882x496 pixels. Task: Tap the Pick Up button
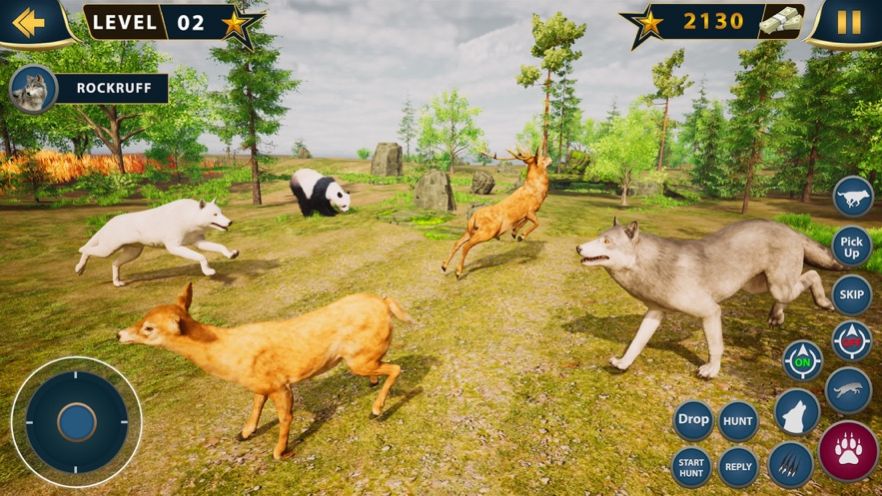[x=852, y=246]
